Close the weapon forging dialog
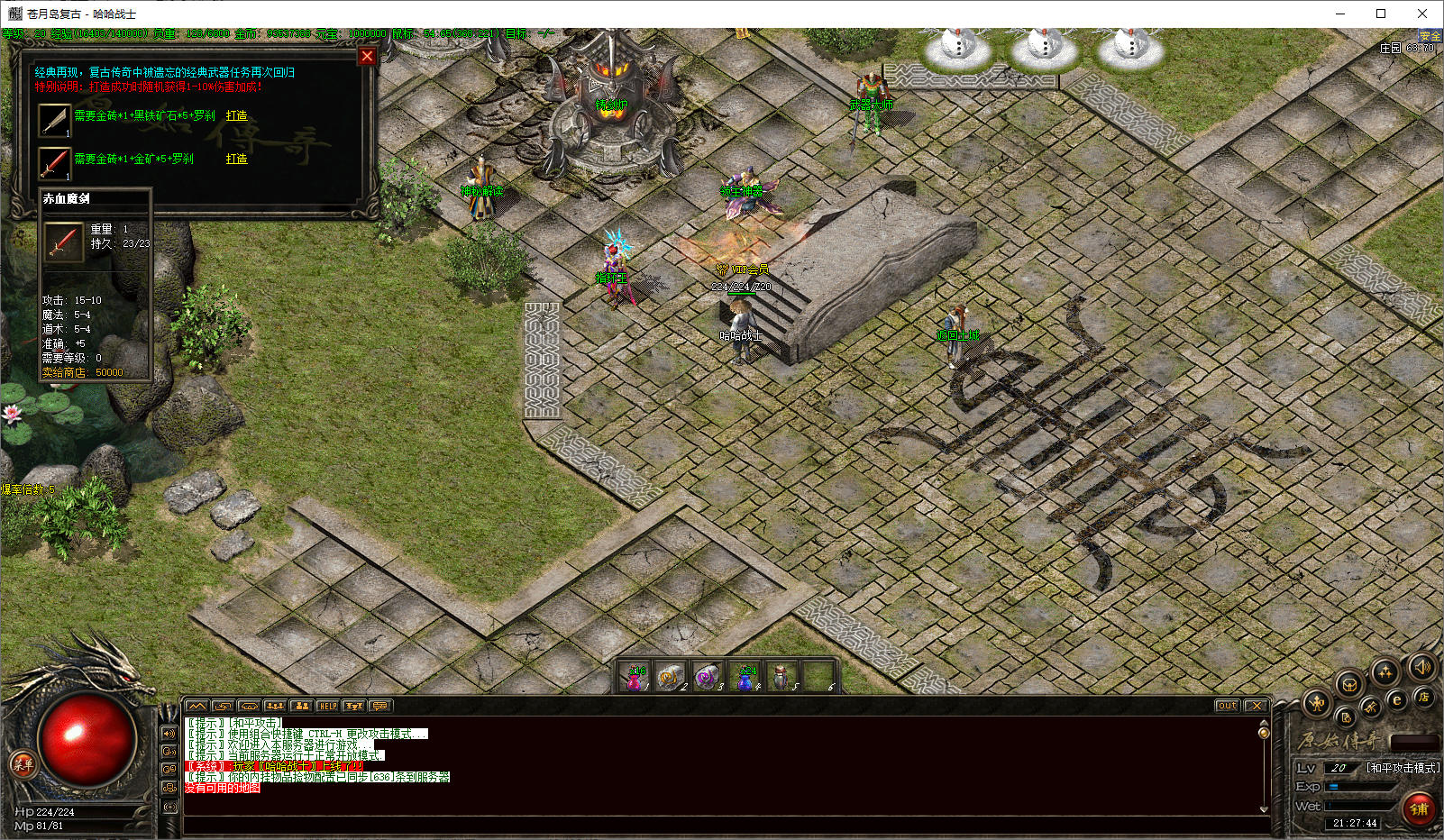The height and width of the screenshot is (840, 1444). point(367,56)
